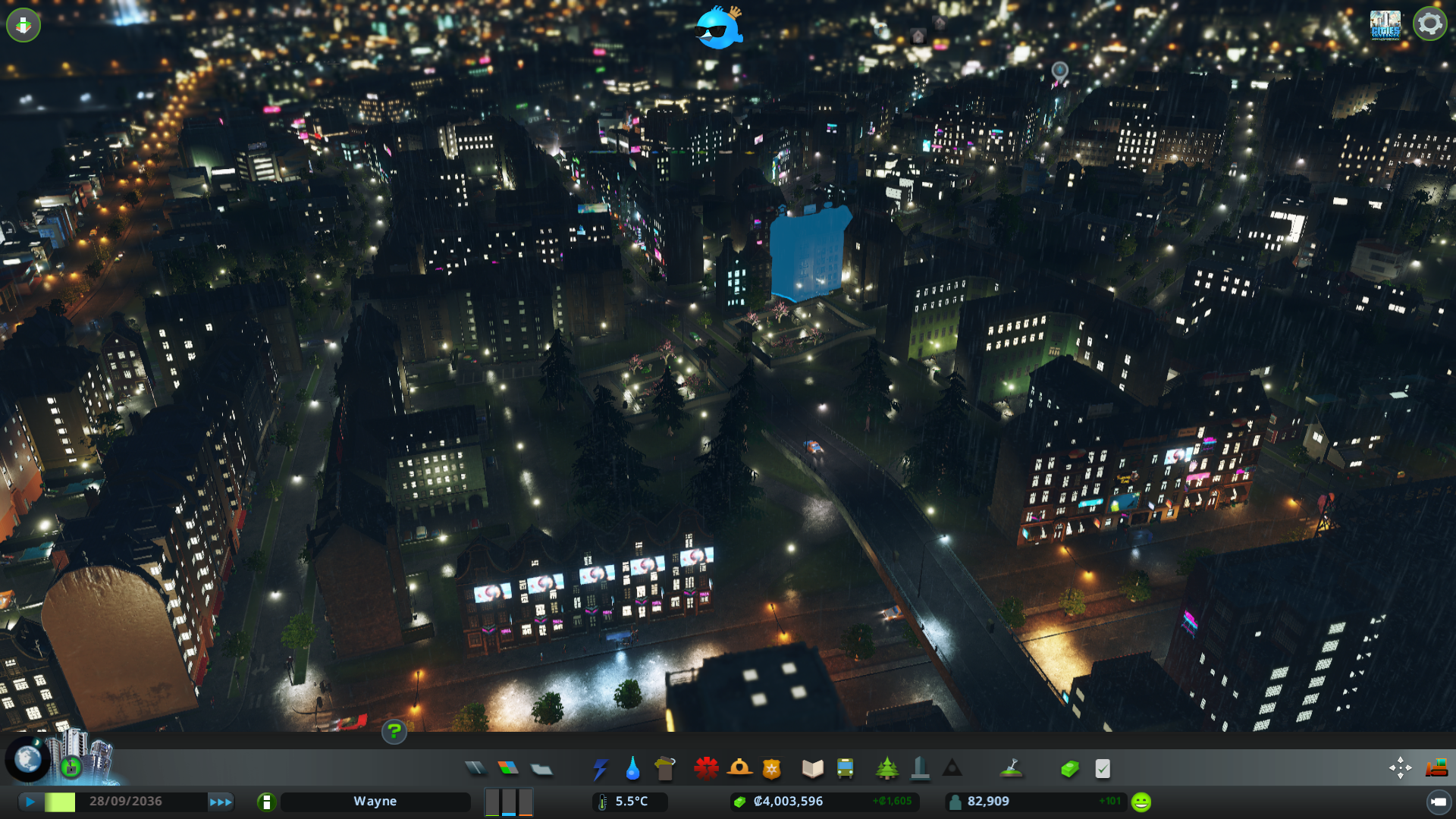Open the Electricity menu
The height and width of the screenshot is (819, 1456).
601,767
